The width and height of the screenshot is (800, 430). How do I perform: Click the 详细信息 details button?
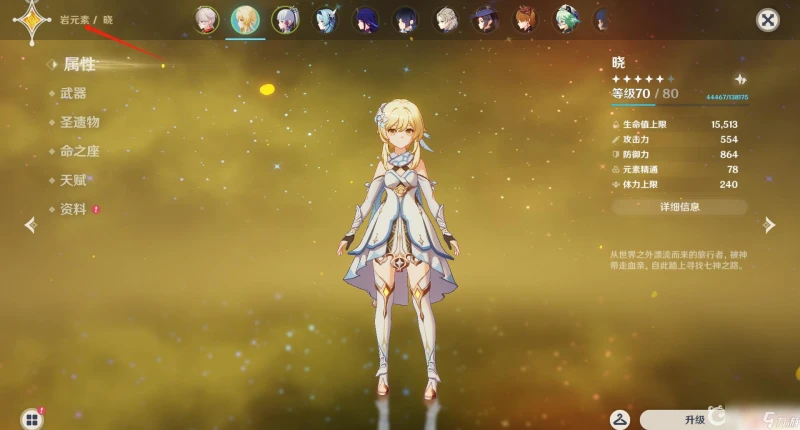[x=680, y=207]
